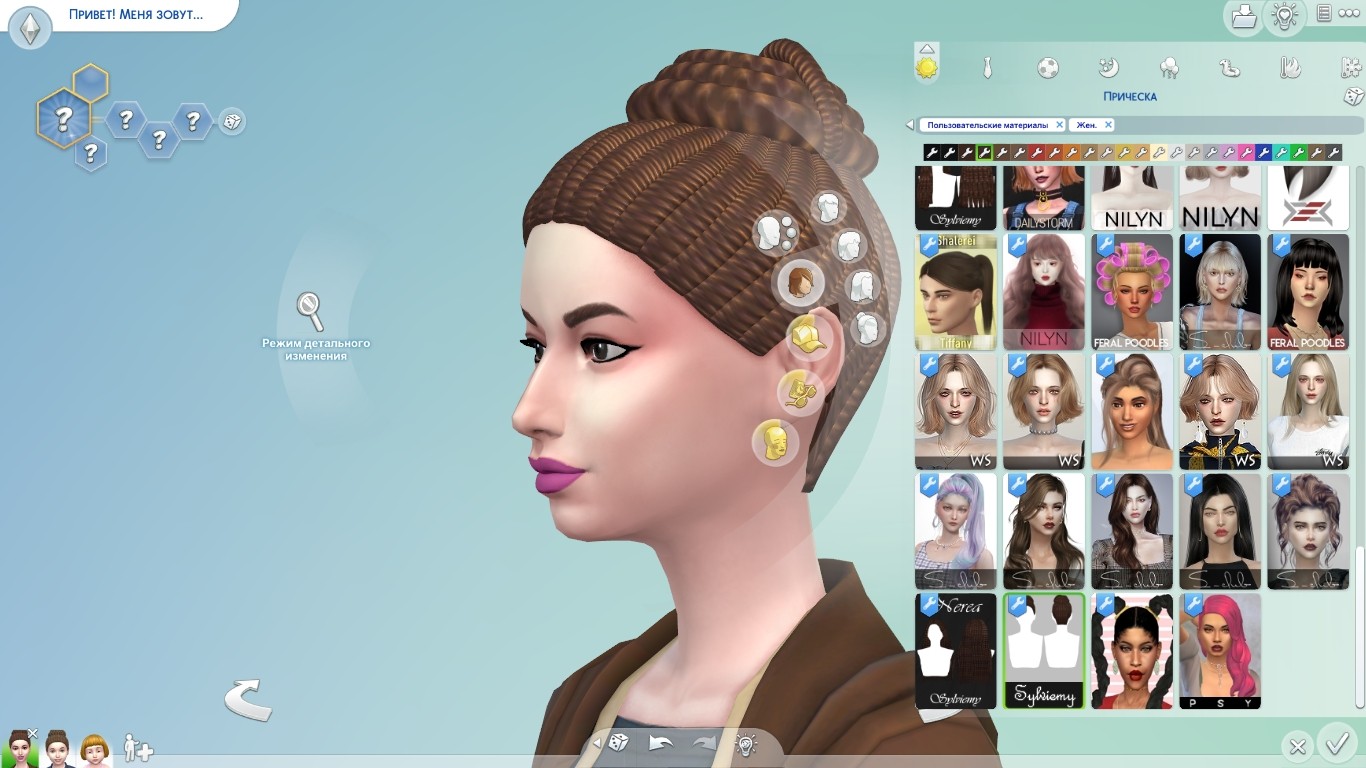The width and height of the screenshot is (1366, 768).
Task: Click the undo arrow on bottom toolbar
Action: (660, 743)
